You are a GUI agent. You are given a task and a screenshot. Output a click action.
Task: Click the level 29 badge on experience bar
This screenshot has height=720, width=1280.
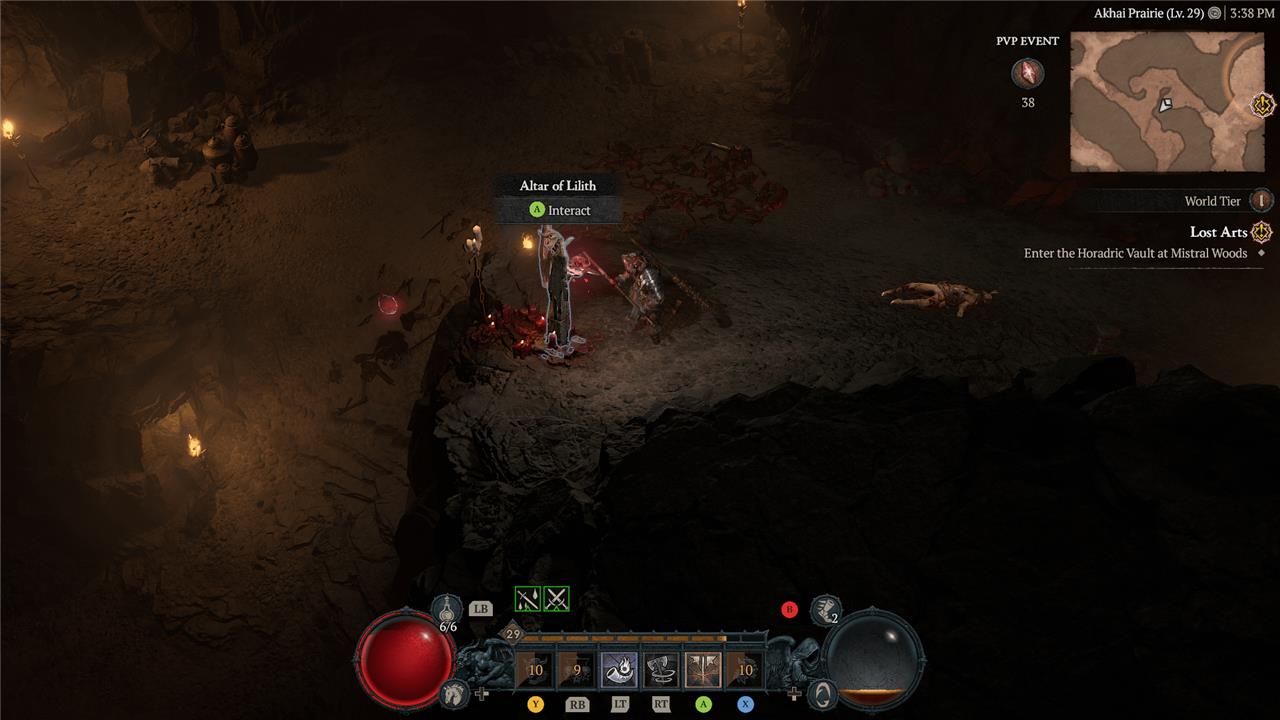(513, 634)
